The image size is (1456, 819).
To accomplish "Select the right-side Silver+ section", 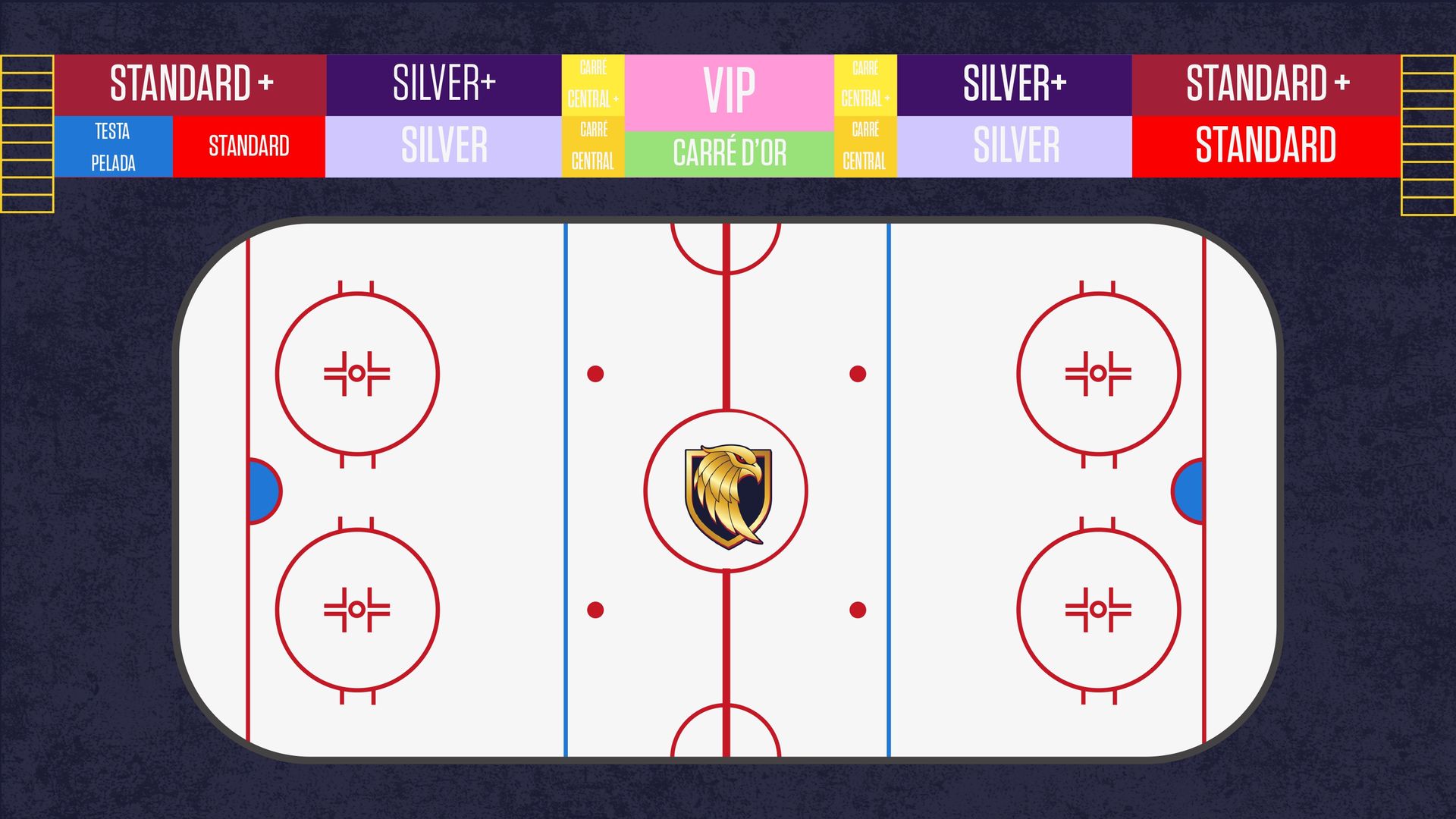I will click(x=1014, y=84).
